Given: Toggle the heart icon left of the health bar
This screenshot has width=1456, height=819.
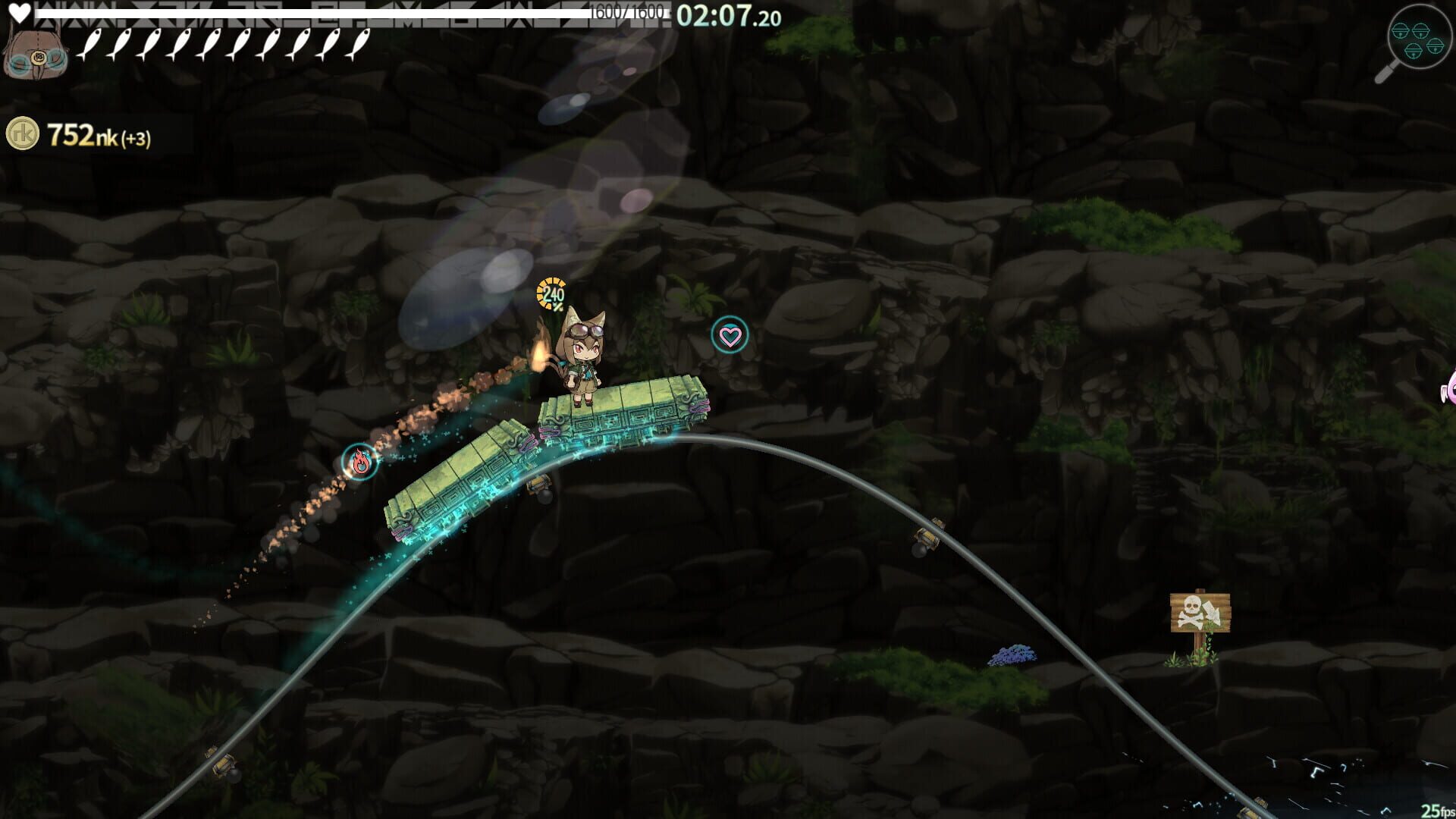Looking at the screenshot, I should point(21,11).
